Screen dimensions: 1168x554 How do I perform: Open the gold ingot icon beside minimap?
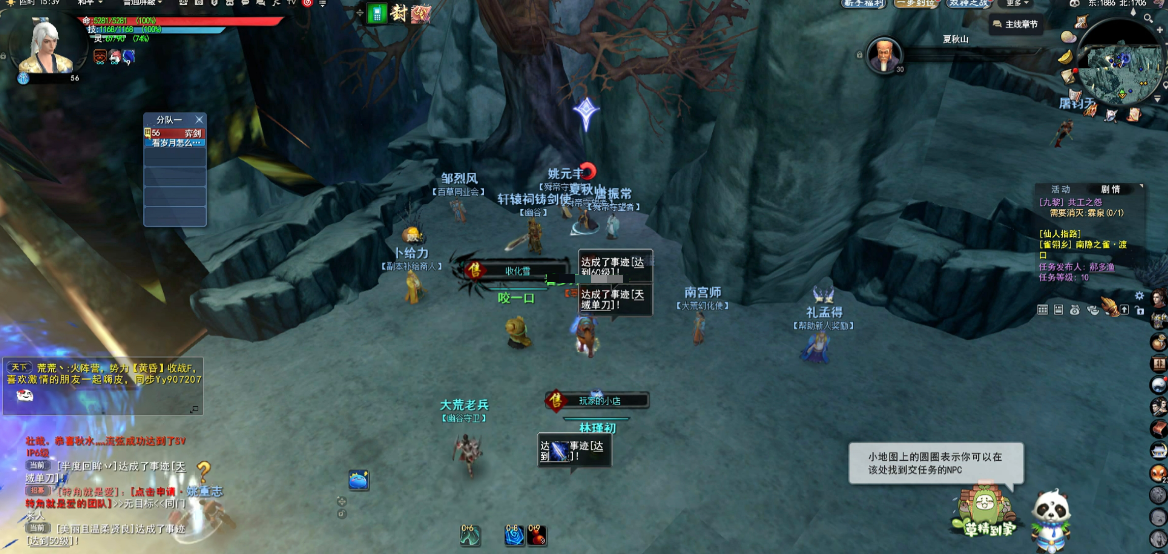tap(1066, 57)
